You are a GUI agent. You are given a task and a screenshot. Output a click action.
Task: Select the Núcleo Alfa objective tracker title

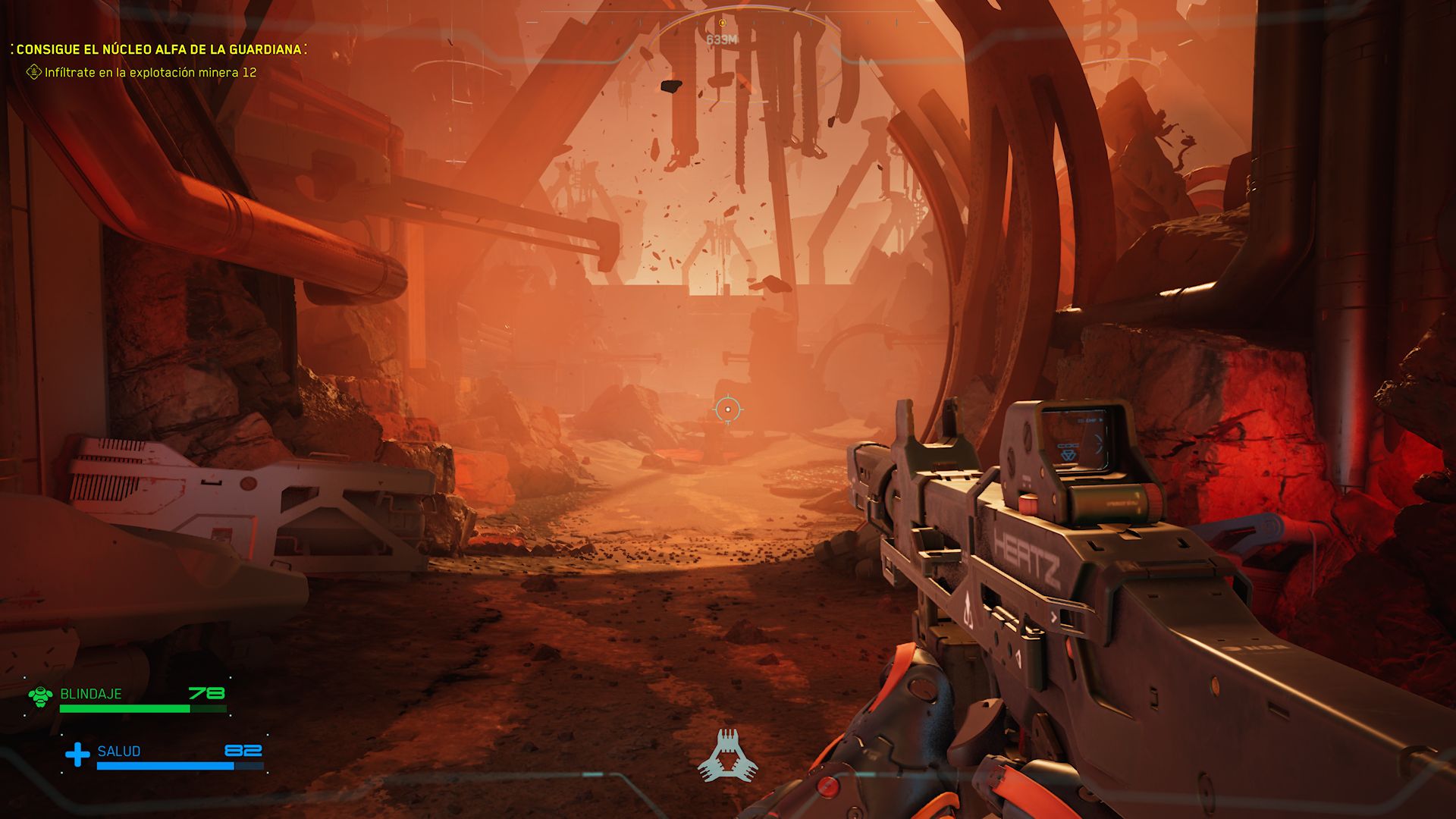(x=158, y=49)
